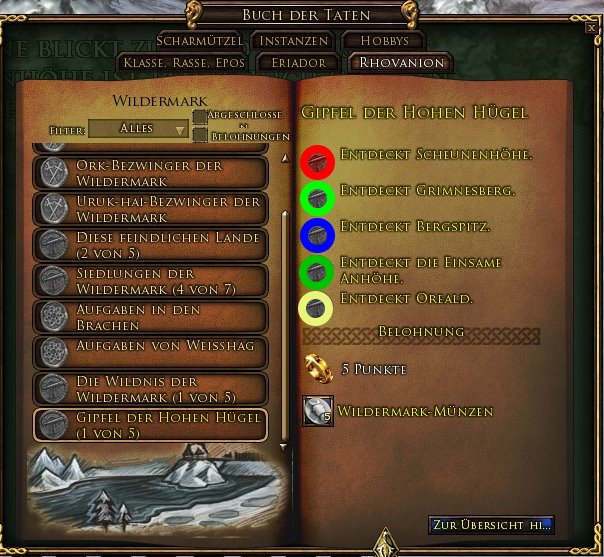Open Diese feindlichen Lande deed entry
This screenshot has width=604, height=557.
(151, 245)
